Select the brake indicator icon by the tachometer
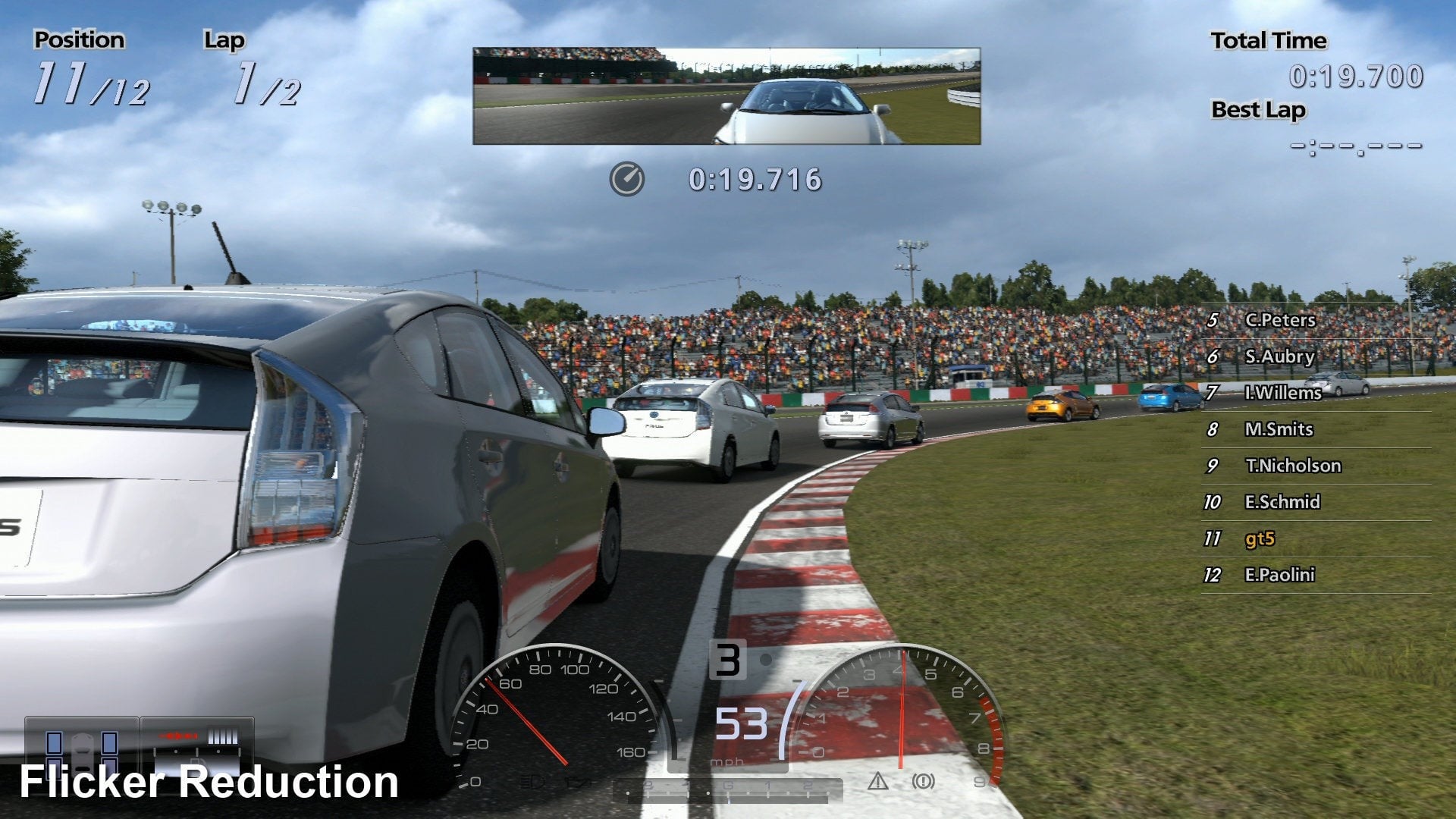This screenshot has height=819, width=1456. tap(923, 781)
